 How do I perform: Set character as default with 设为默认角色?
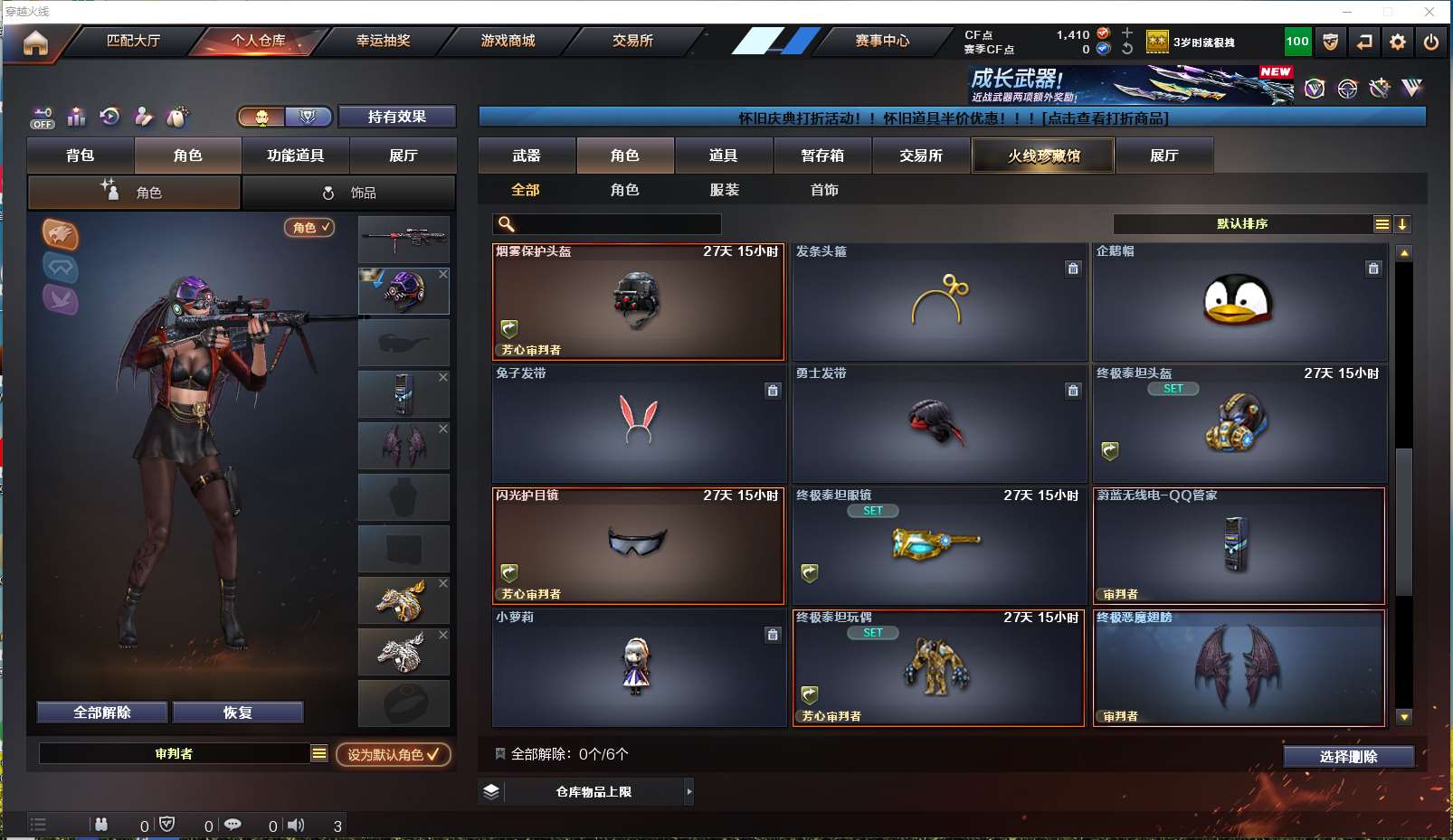(393, 754)
